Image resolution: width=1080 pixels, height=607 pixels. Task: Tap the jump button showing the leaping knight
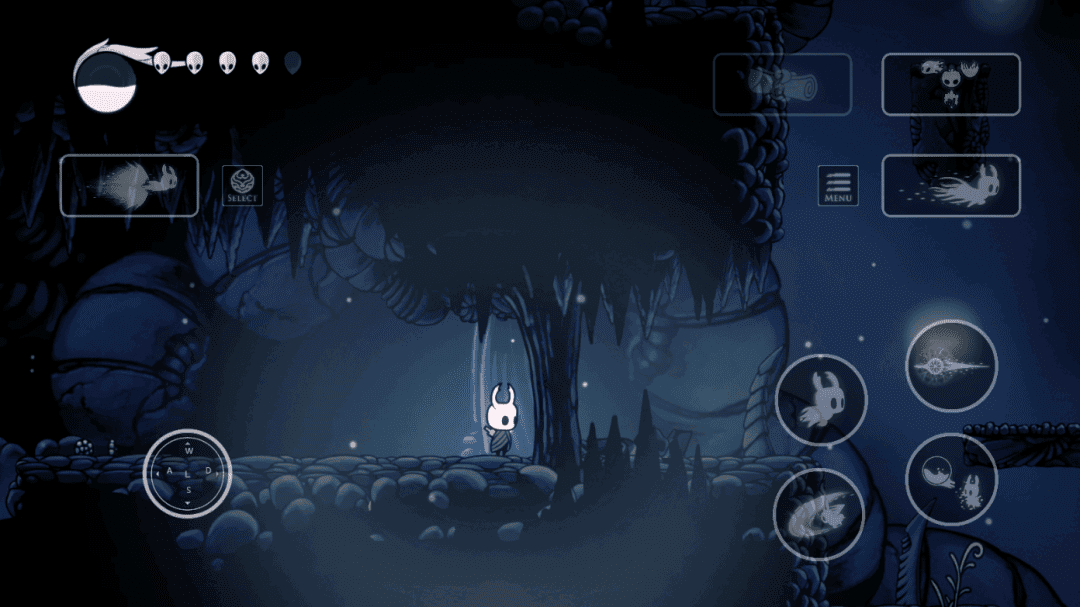(x=821, y=400)
